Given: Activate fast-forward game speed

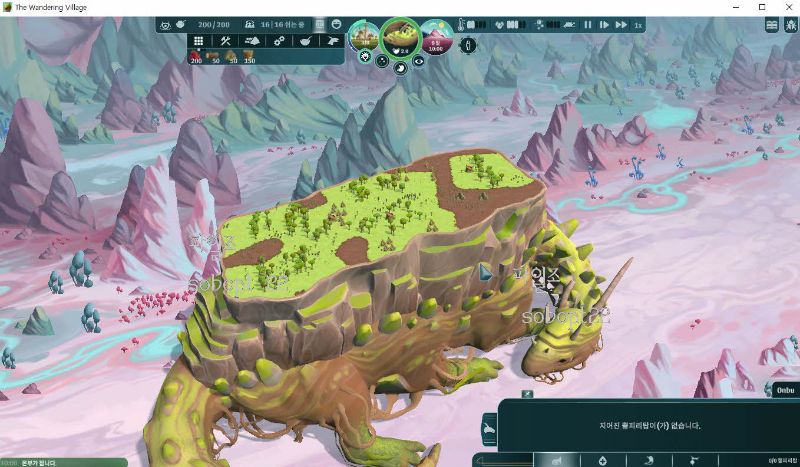Looking at the screenshot, I should point(622,24).
